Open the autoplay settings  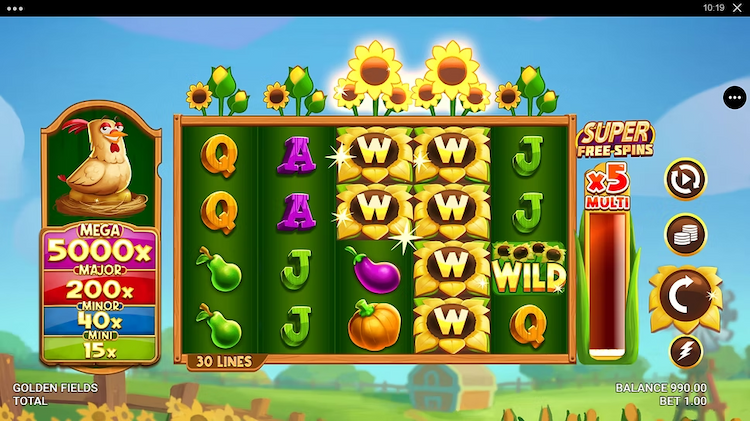pos(686,179)
